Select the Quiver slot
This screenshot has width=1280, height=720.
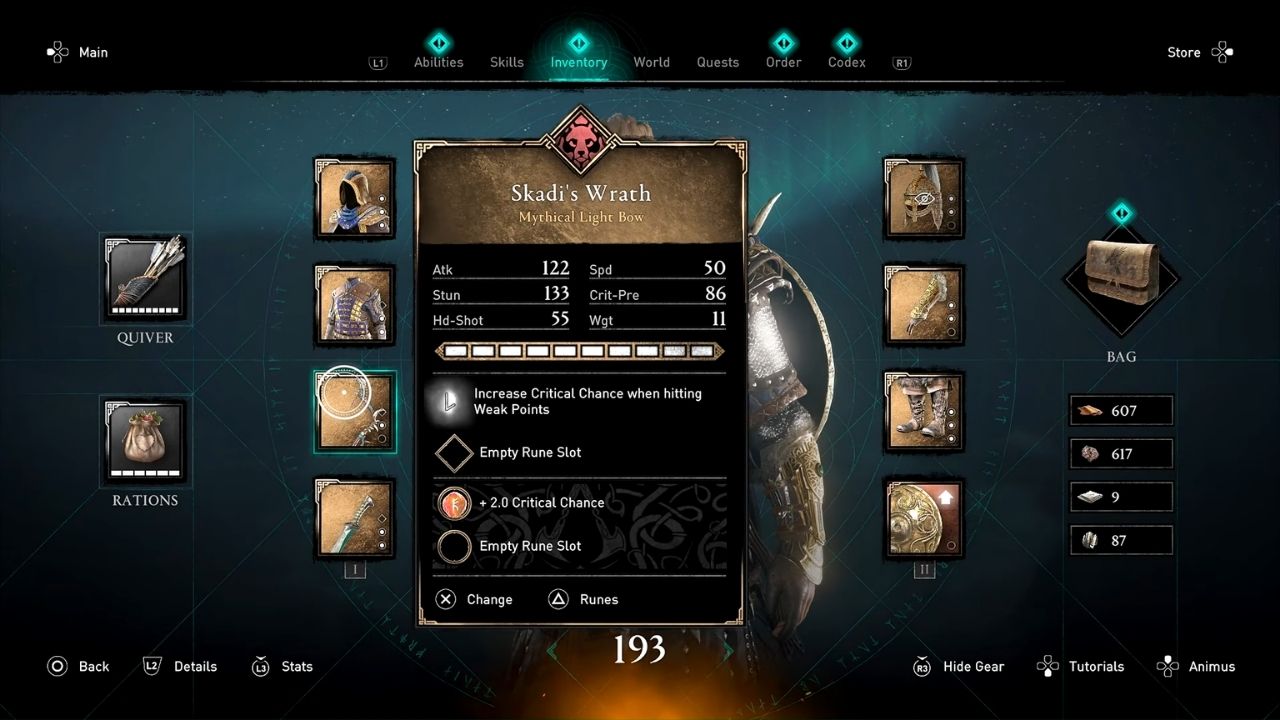[145, 280]
